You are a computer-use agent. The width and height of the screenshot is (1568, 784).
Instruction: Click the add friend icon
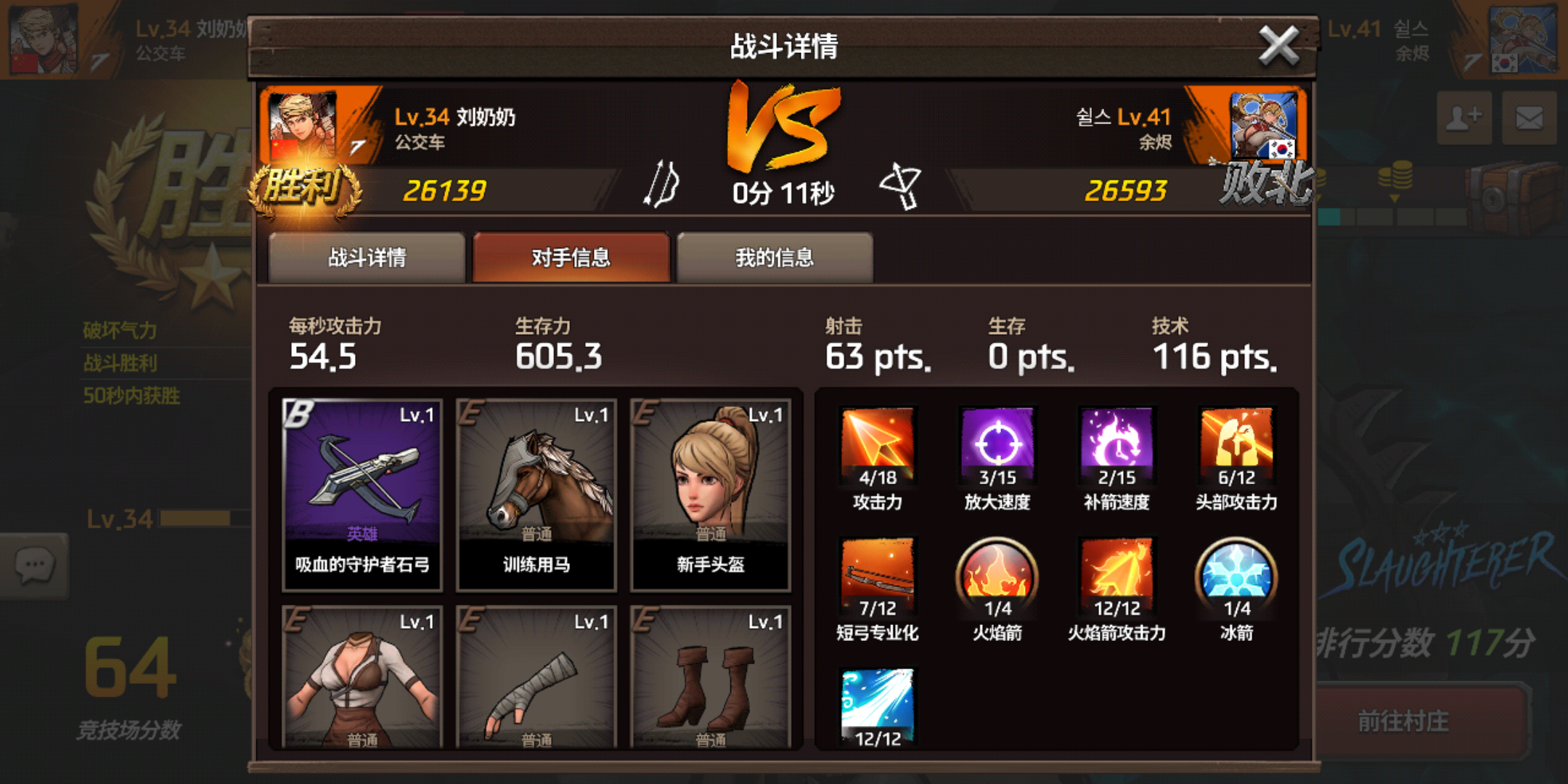click(1464, 118)
